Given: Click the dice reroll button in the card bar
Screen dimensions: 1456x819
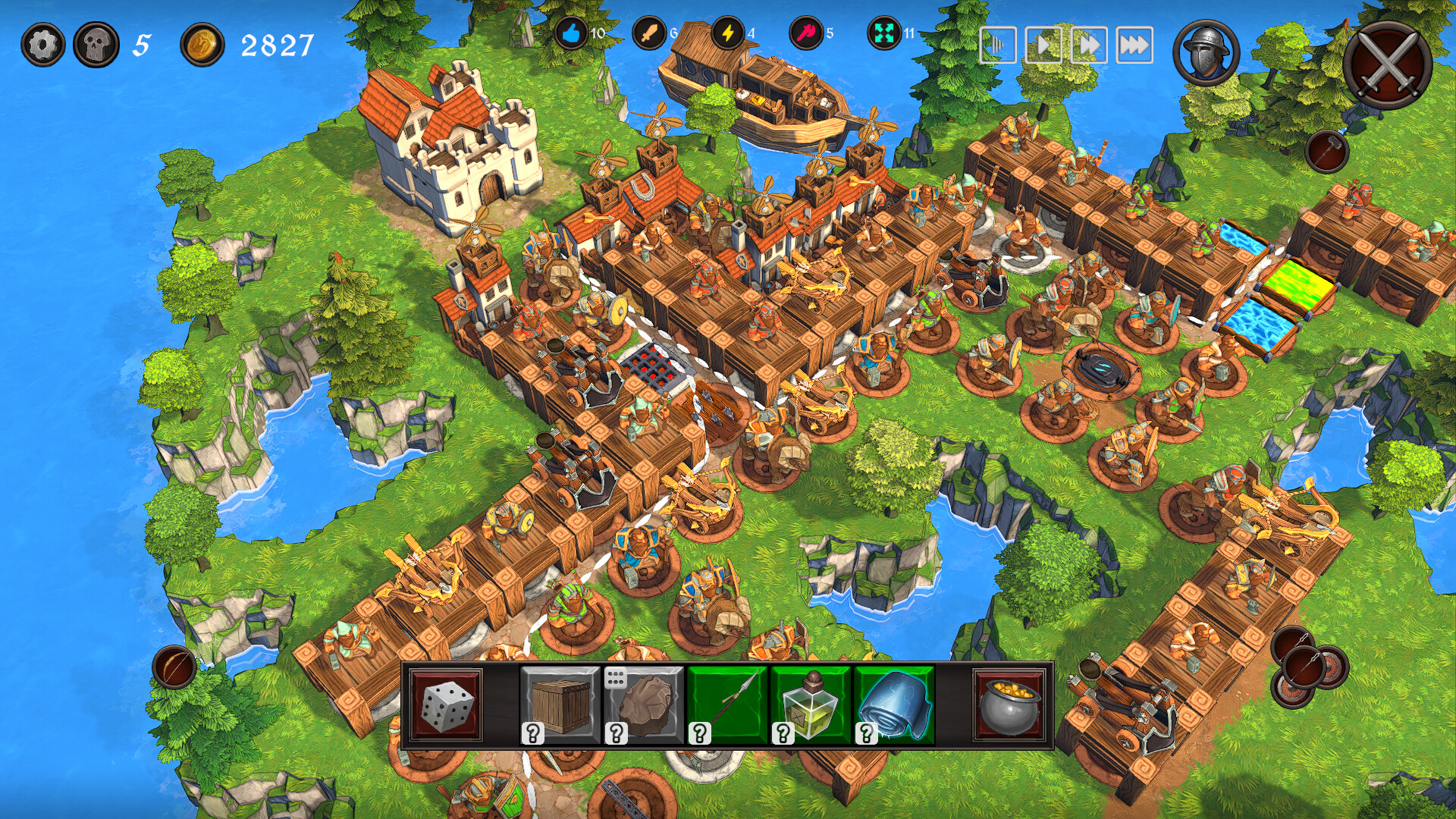Looking at the screenshot, I should tap(445, 707).
